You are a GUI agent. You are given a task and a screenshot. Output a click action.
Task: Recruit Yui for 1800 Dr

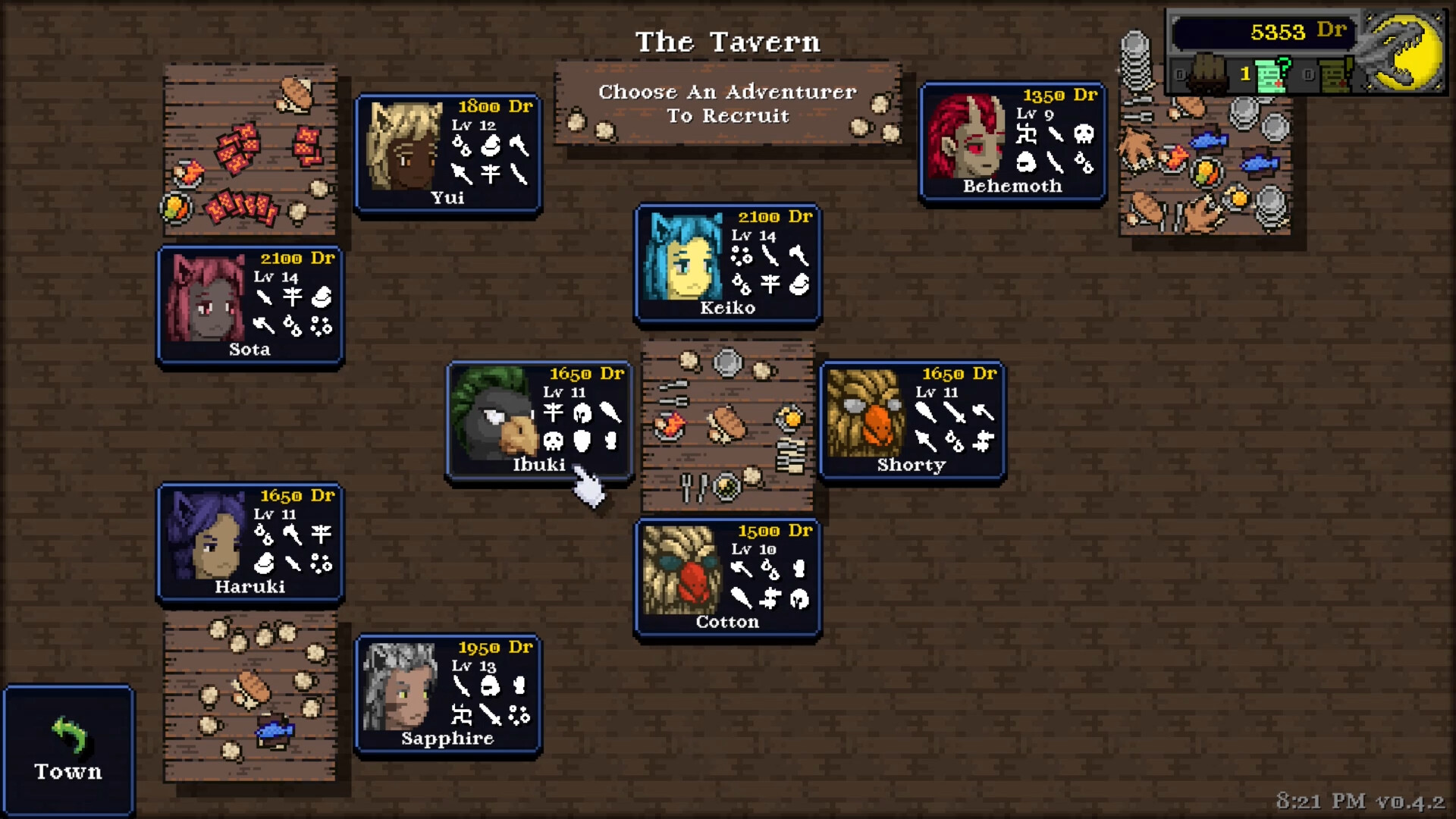[446, 152]
